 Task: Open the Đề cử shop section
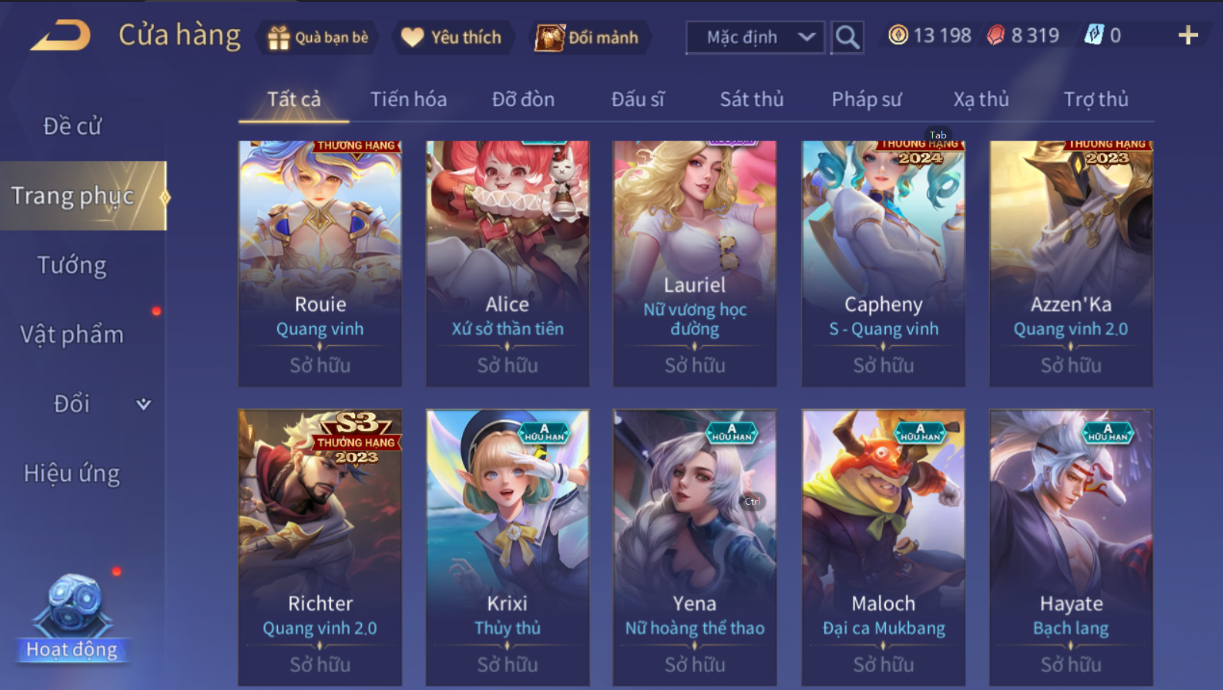coord(72,127)
